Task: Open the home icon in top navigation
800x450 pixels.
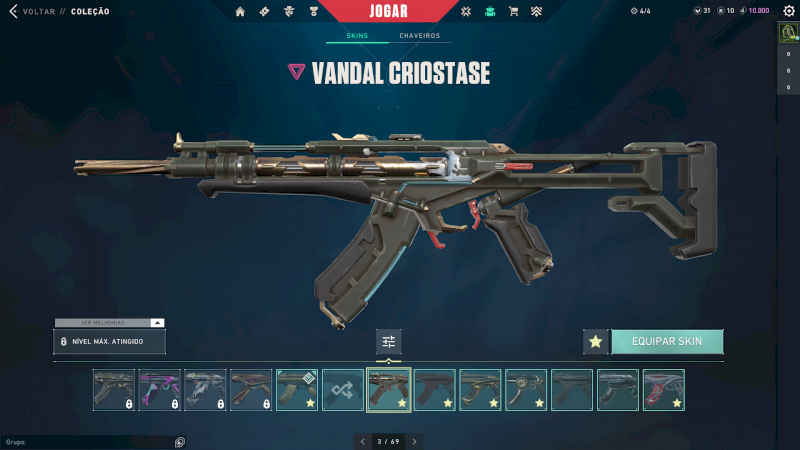Action: click(x=240, y=12)
